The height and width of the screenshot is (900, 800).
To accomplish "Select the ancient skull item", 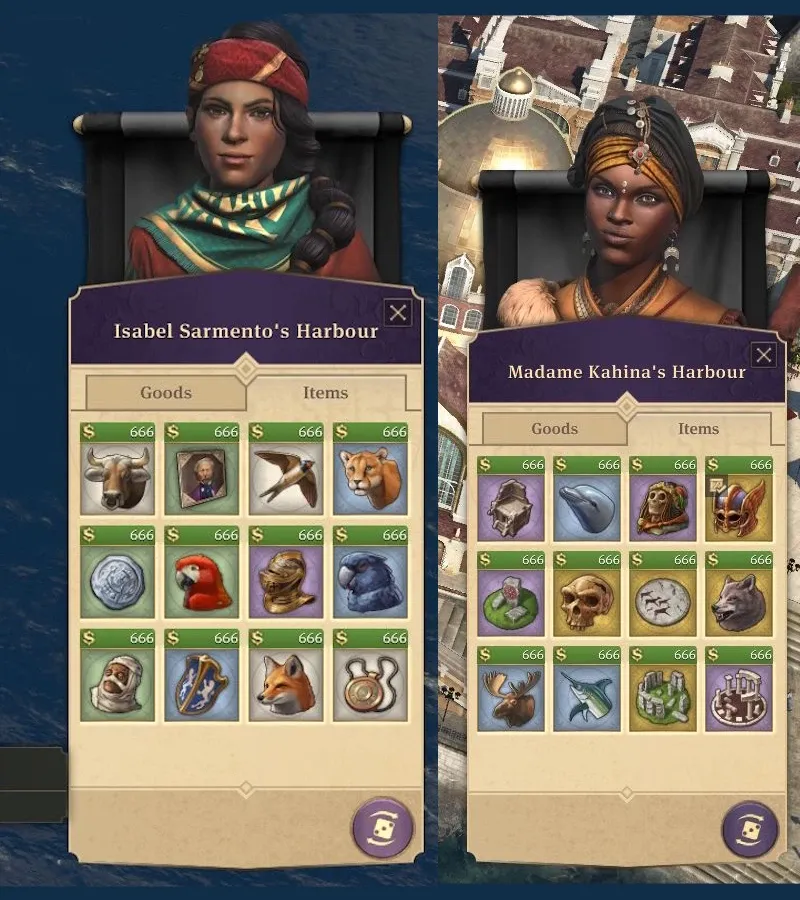I will (x=587, y=602).
